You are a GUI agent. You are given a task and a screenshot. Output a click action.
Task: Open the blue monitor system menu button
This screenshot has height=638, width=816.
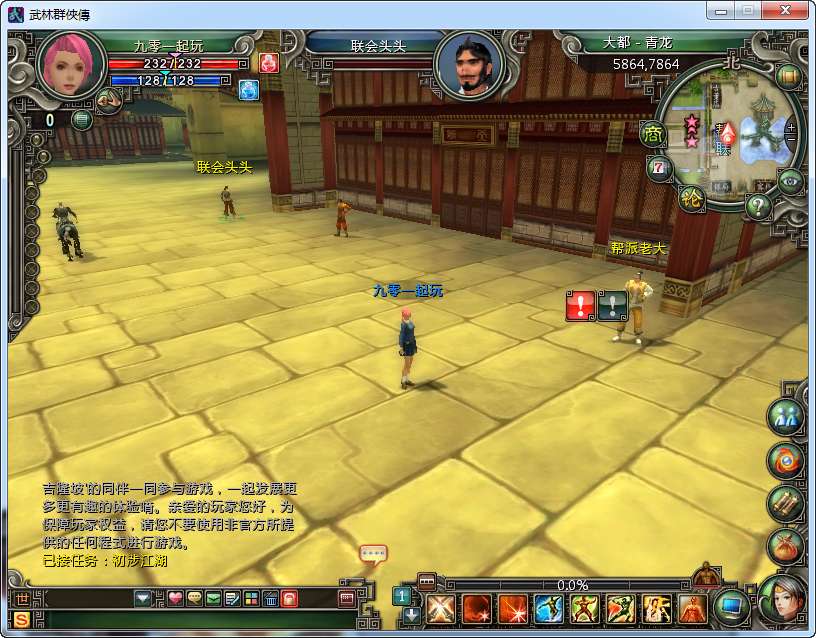pyautogui.click(x=733, y=607)
